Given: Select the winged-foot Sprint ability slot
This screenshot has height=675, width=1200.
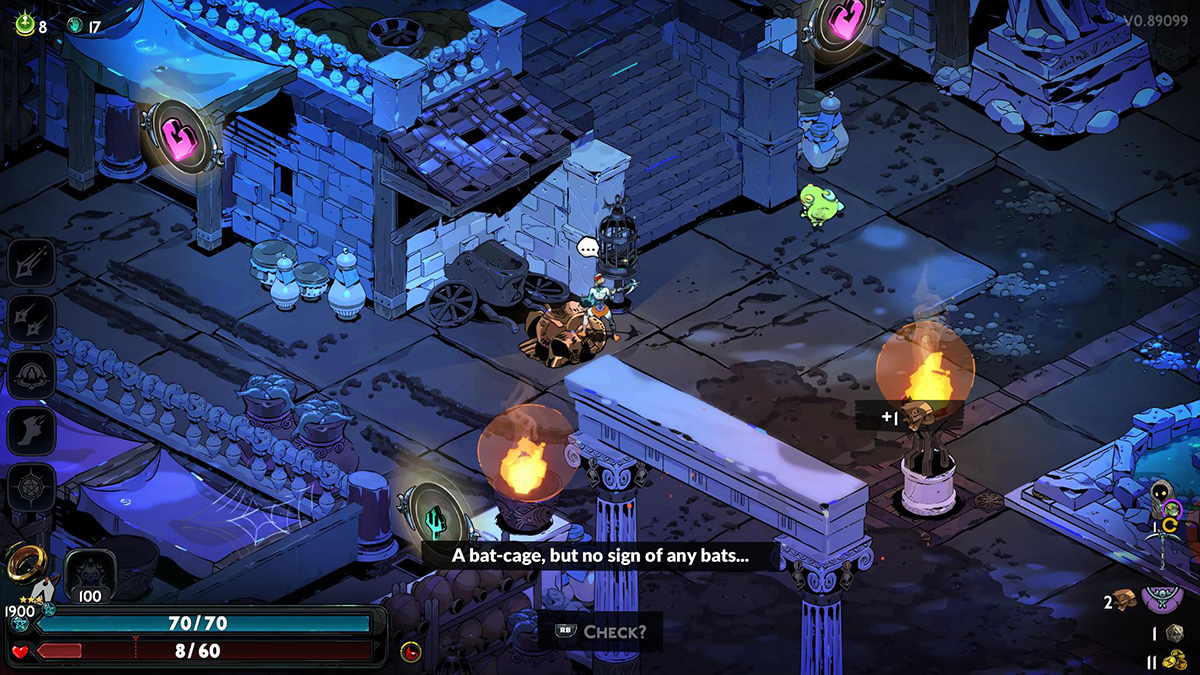Looking at the screenshot, I should tap(30, 431).
